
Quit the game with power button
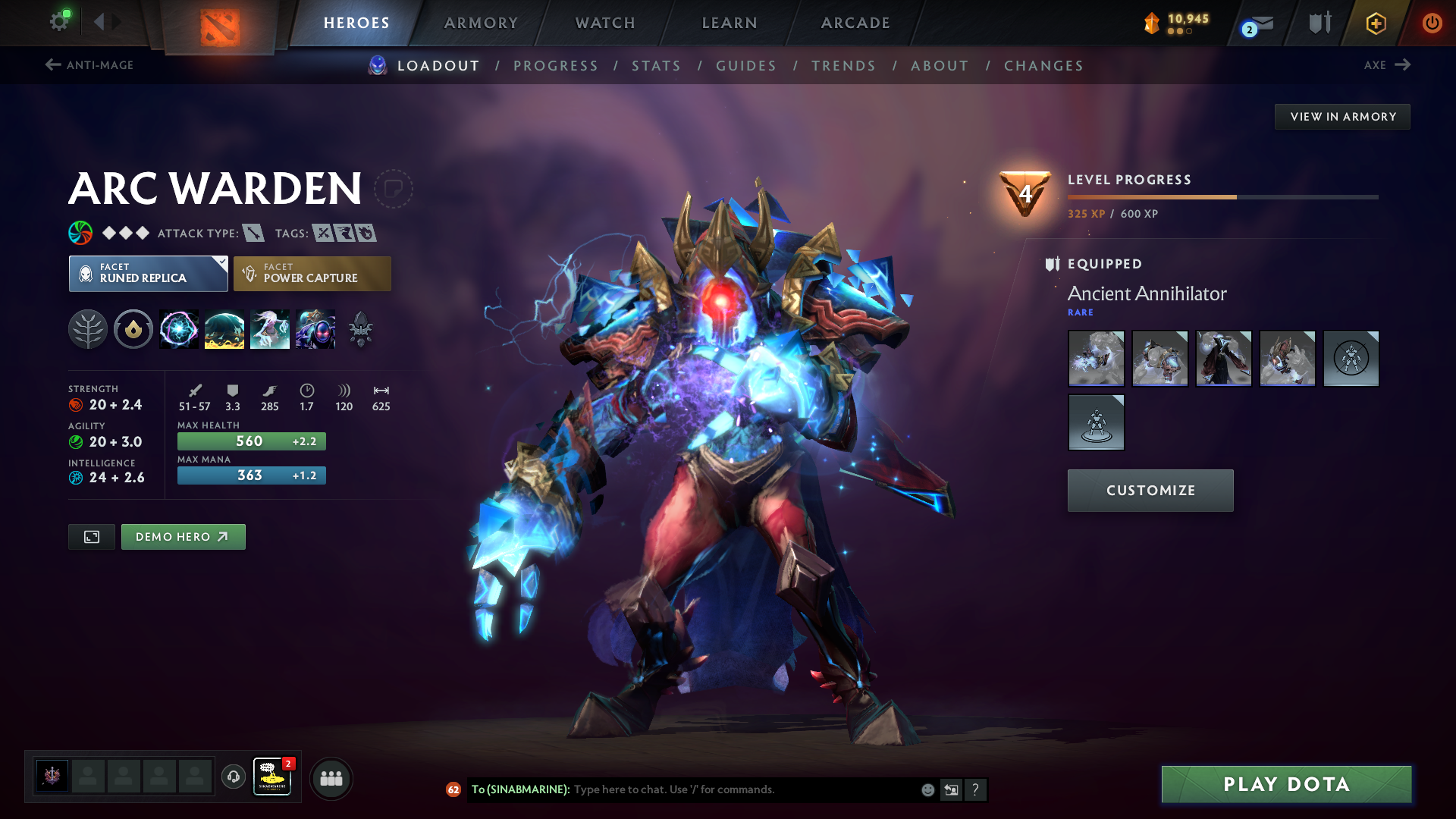(1432, 23)
